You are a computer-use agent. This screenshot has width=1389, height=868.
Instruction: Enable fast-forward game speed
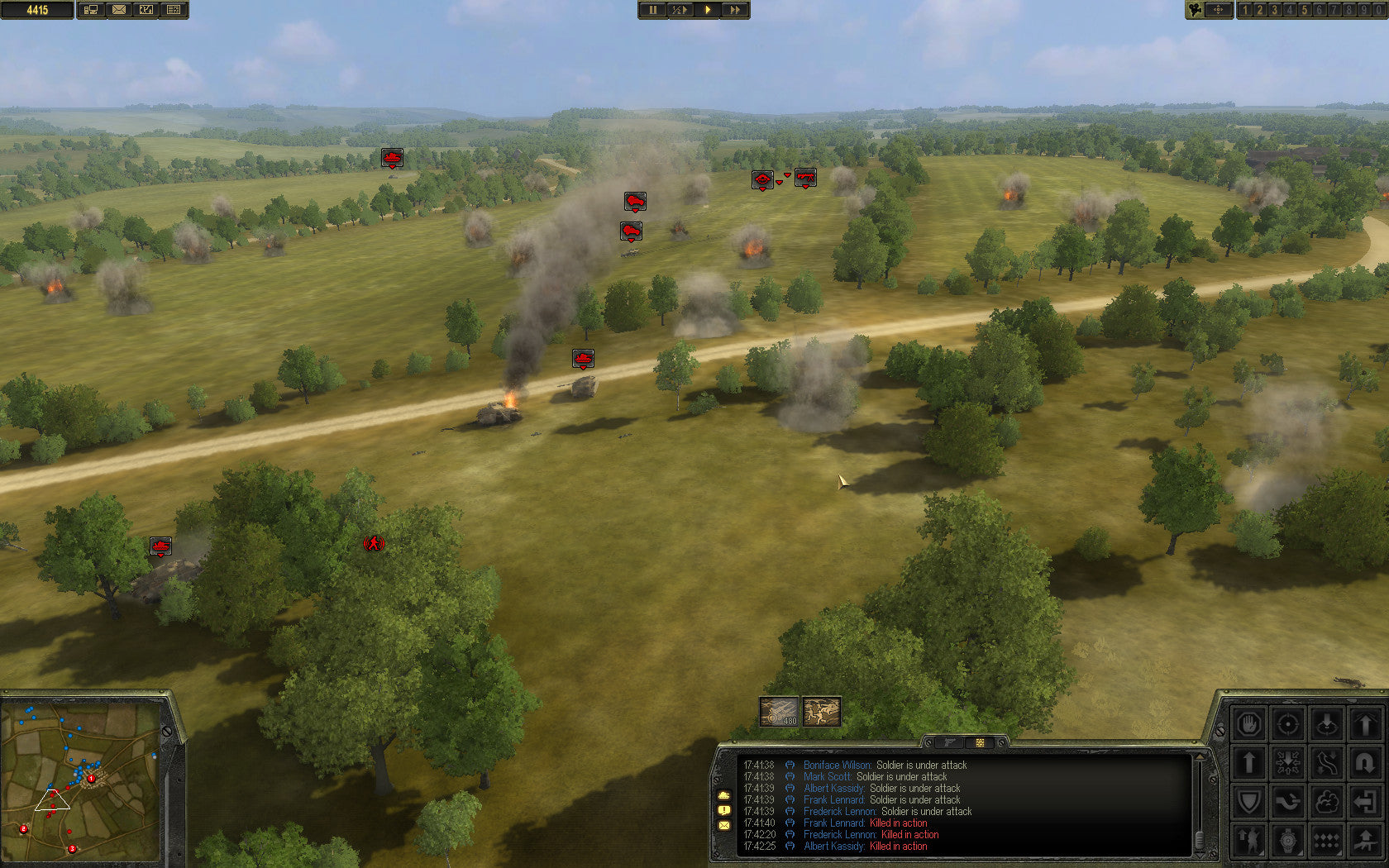click(x=735, y=10)
